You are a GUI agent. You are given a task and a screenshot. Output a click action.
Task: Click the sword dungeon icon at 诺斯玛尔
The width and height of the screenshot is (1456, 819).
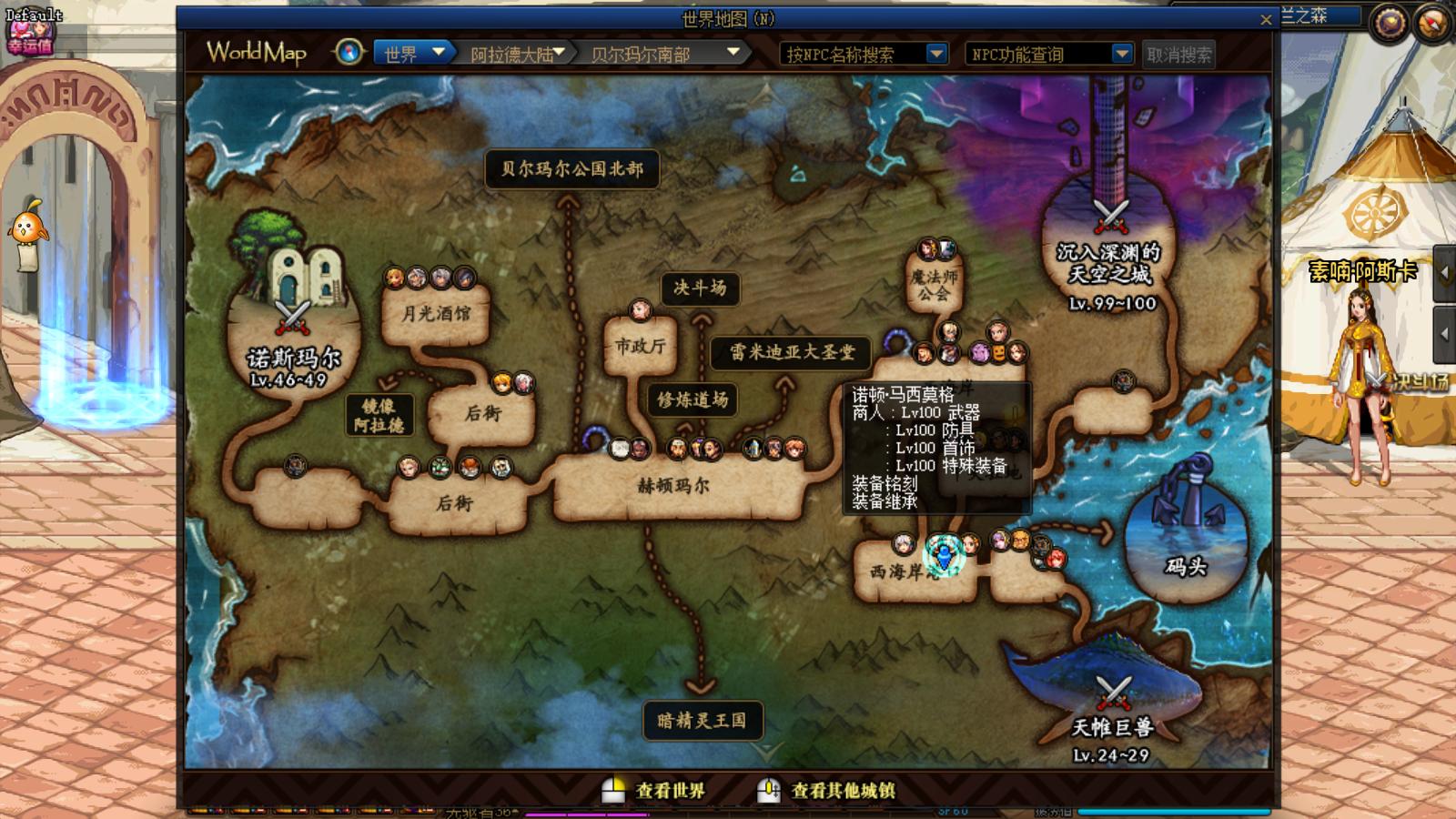293,318
